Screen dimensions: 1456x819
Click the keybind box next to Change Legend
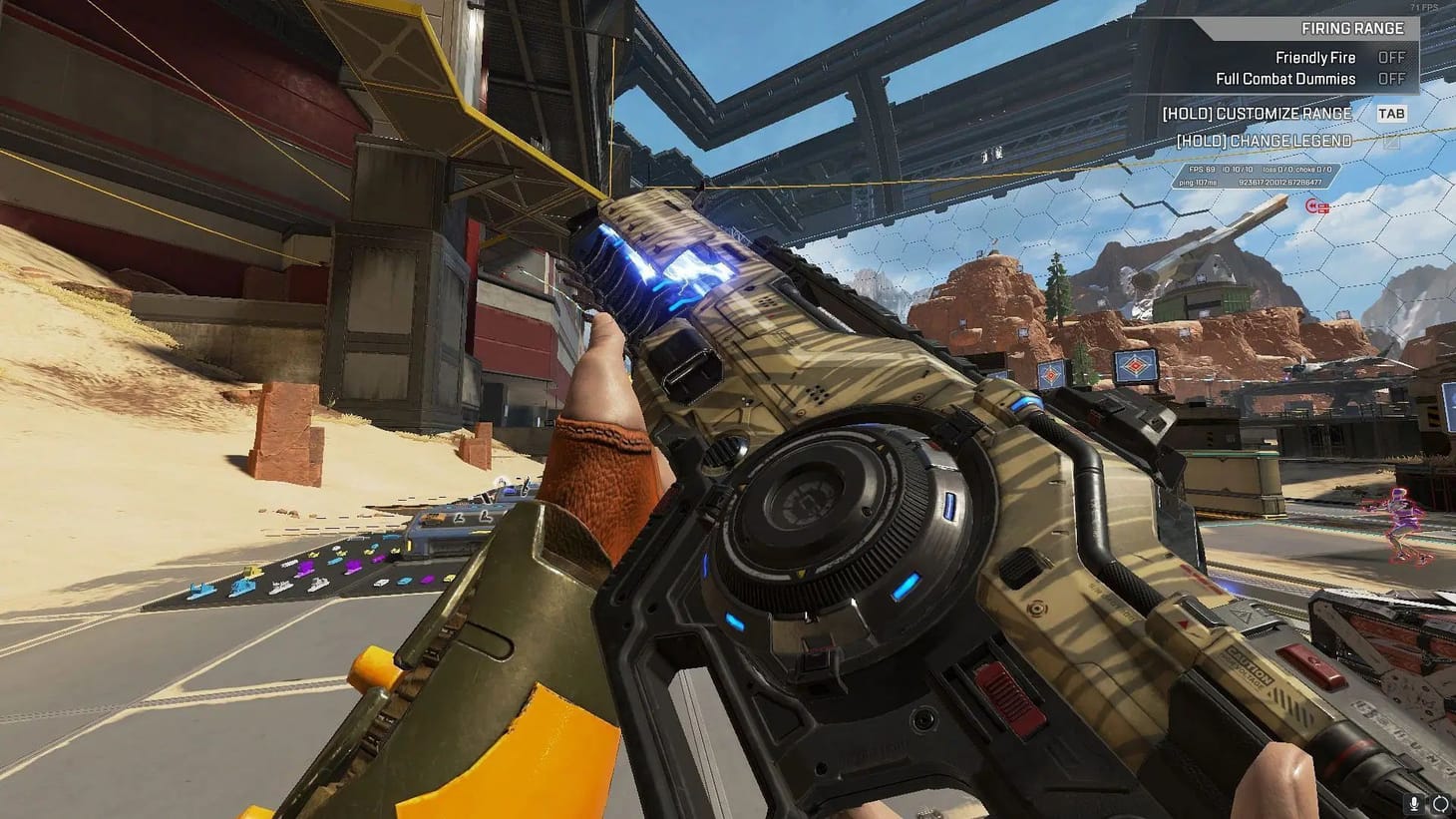click(1391, 142)
